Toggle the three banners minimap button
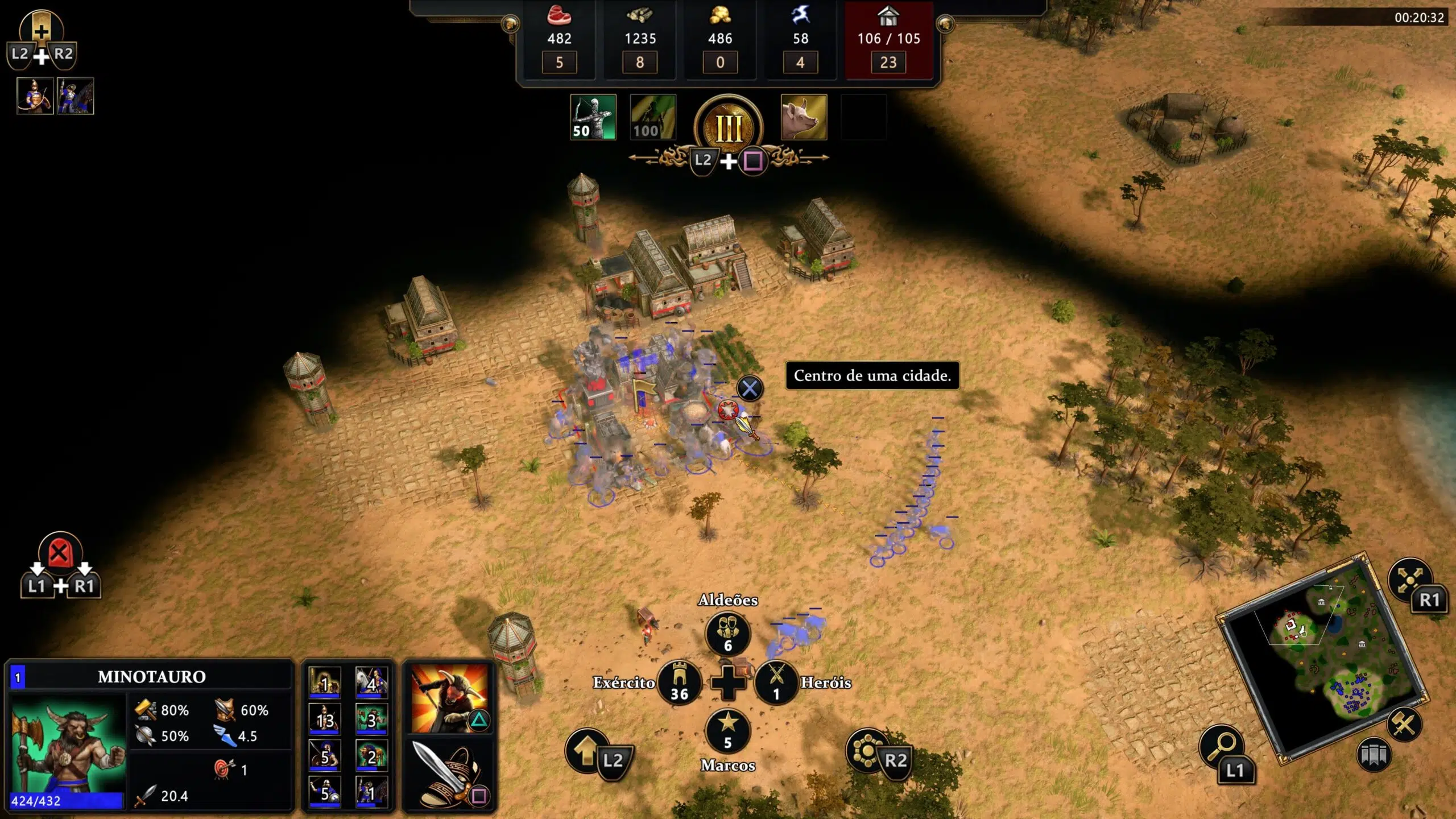The height and width of the screenshot is (819, 1456). click(1373, 755)
